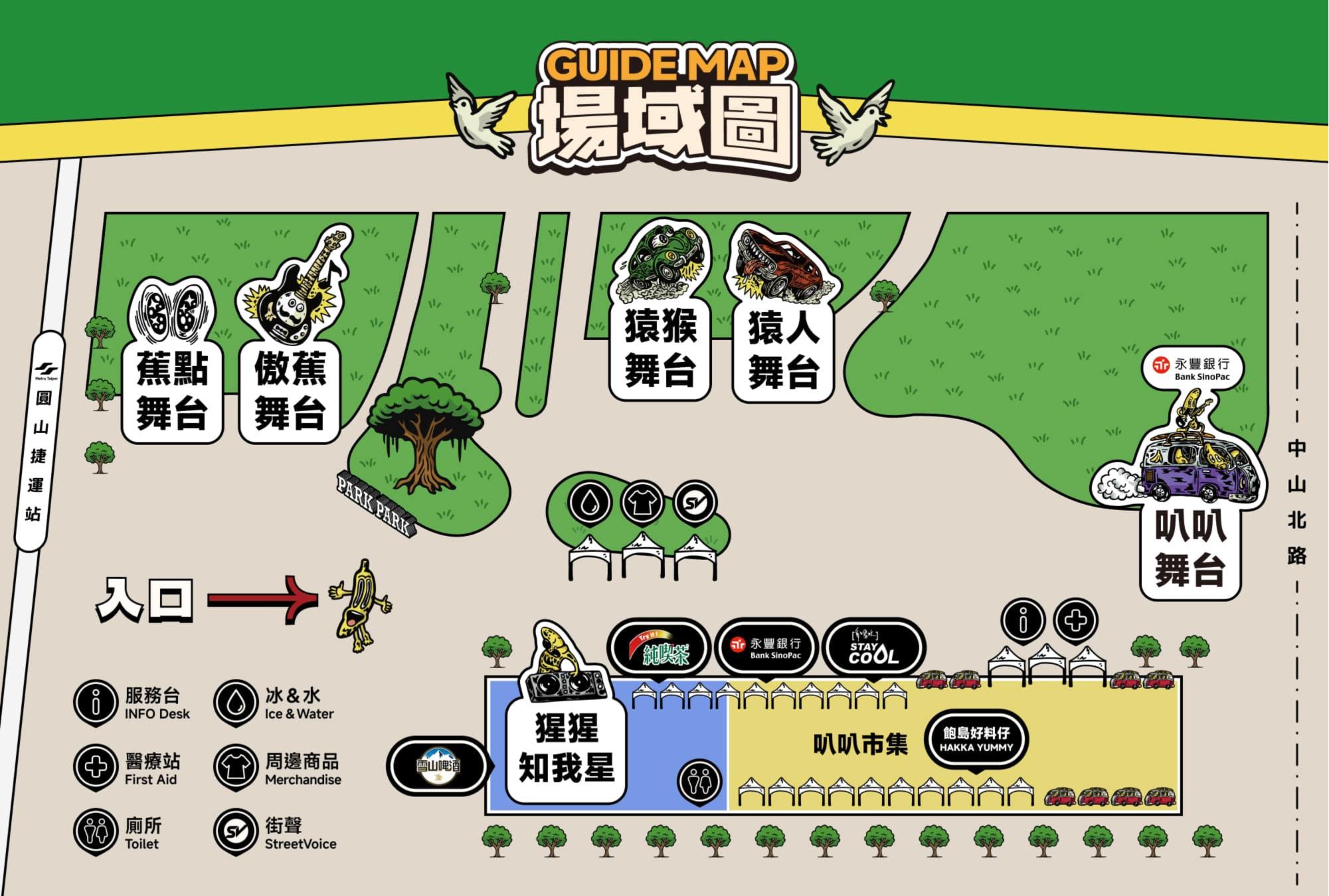Choose the Ice & Water legend entry
The height and width of the screenshot is (896, 1329).
pos(274,703)
